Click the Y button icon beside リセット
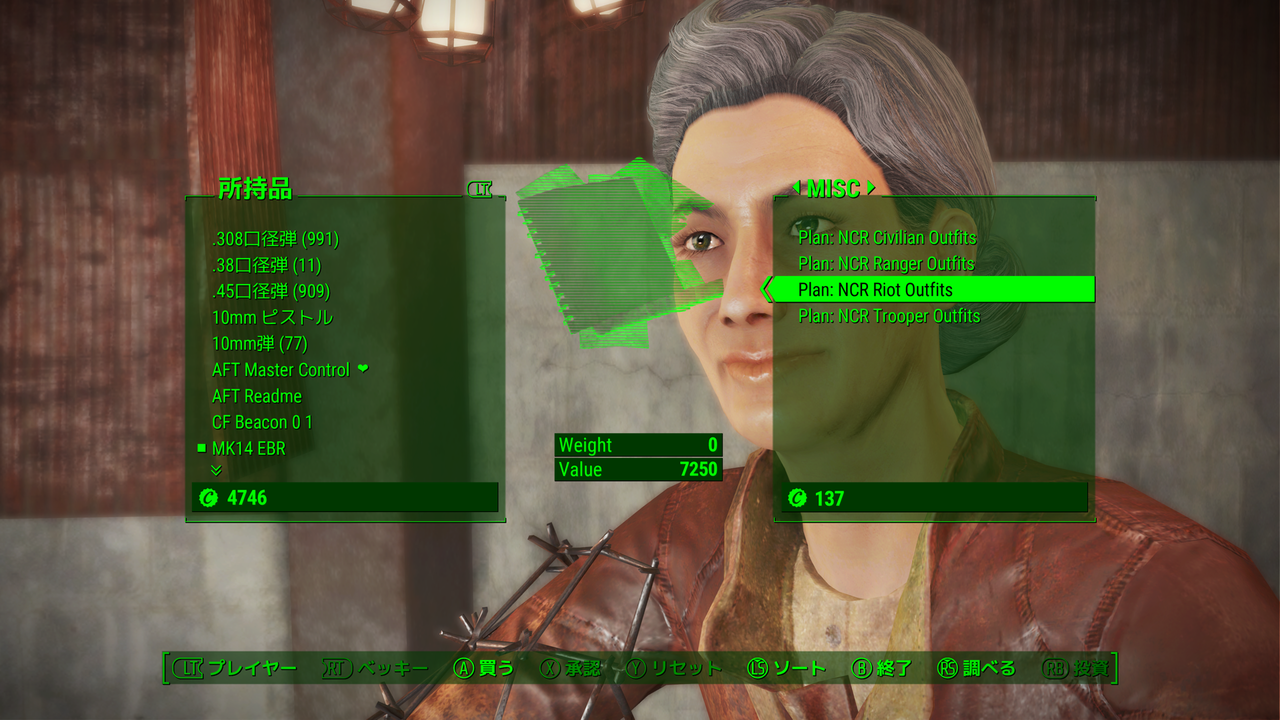 635,666
